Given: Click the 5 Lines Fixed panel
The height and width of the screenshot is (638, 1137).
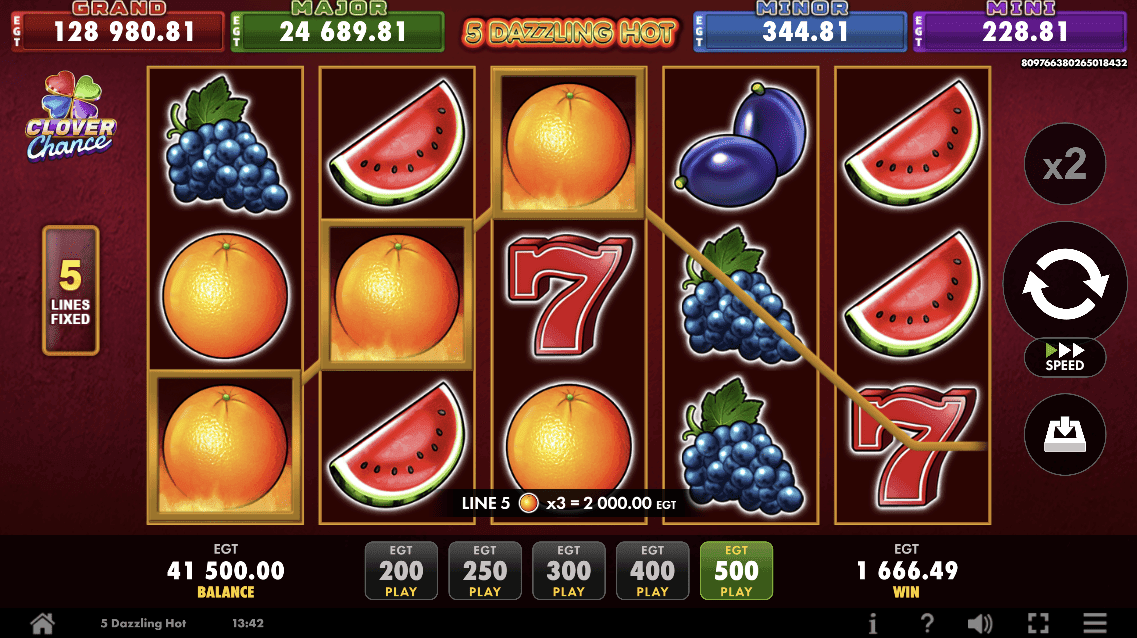Looking at the screenshot, I should click(70, 291).
